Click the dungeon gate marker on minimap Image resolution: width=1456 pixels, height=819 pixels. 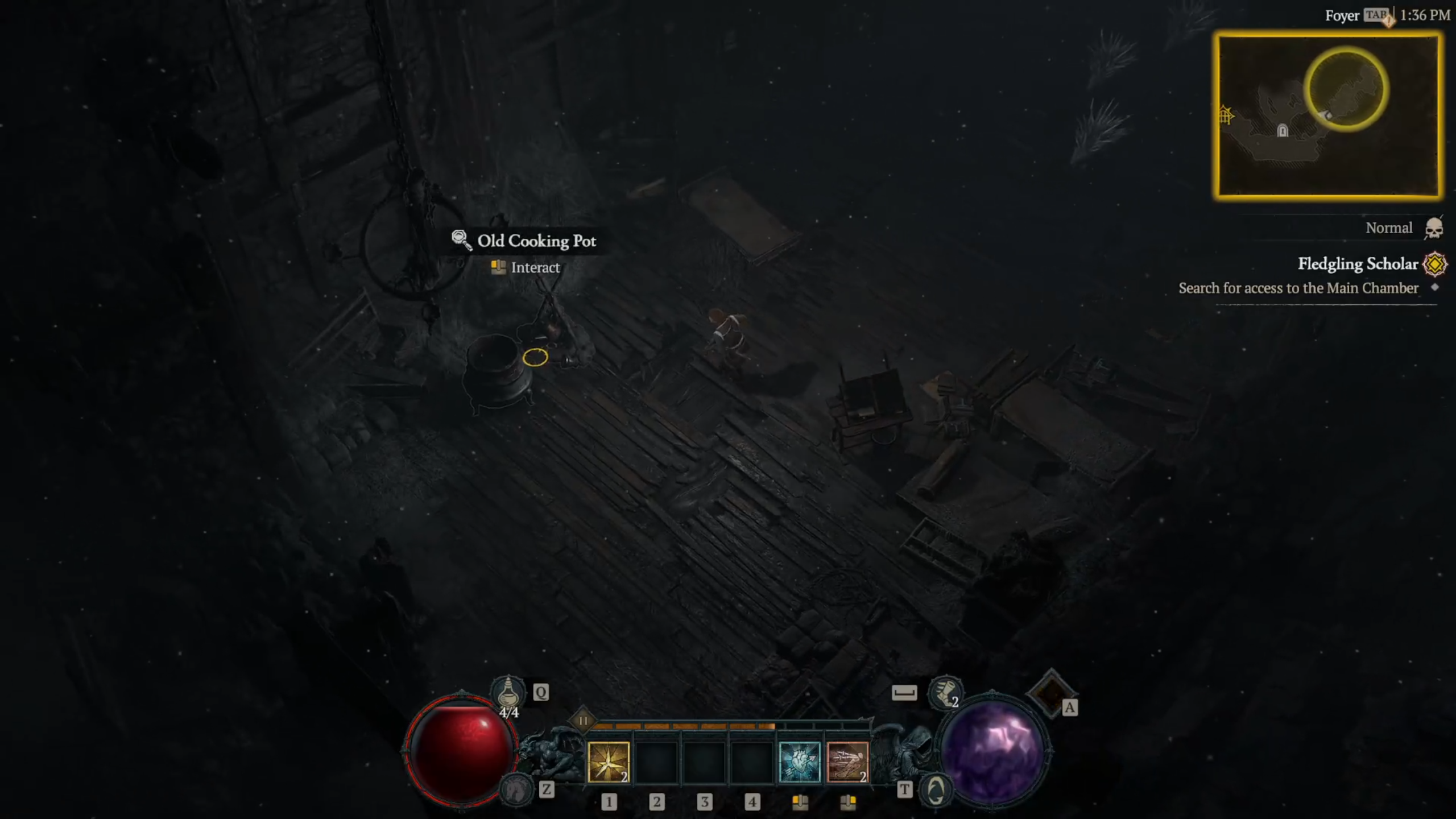1225,116
